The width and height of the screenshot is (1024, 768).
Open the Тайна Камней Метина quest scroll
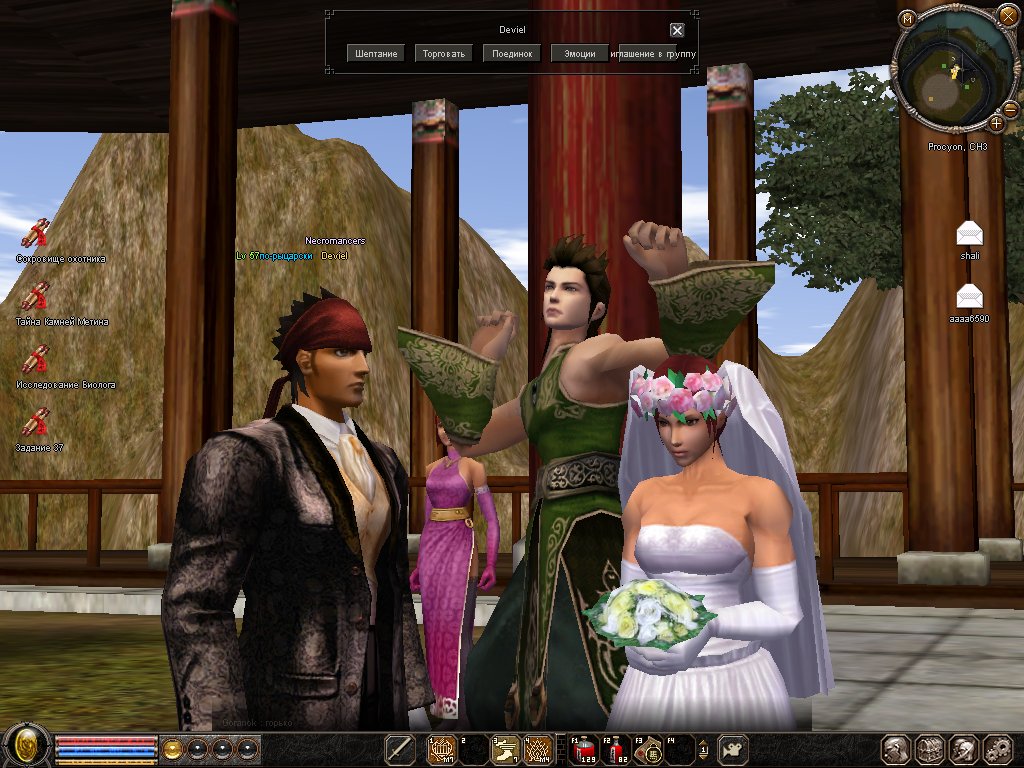point(36,297)
